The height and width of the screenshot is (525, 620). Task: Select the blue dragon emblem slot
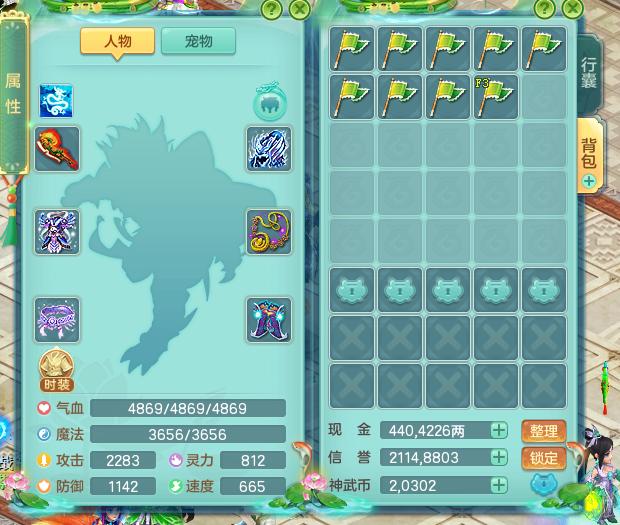tap(56, 101)
